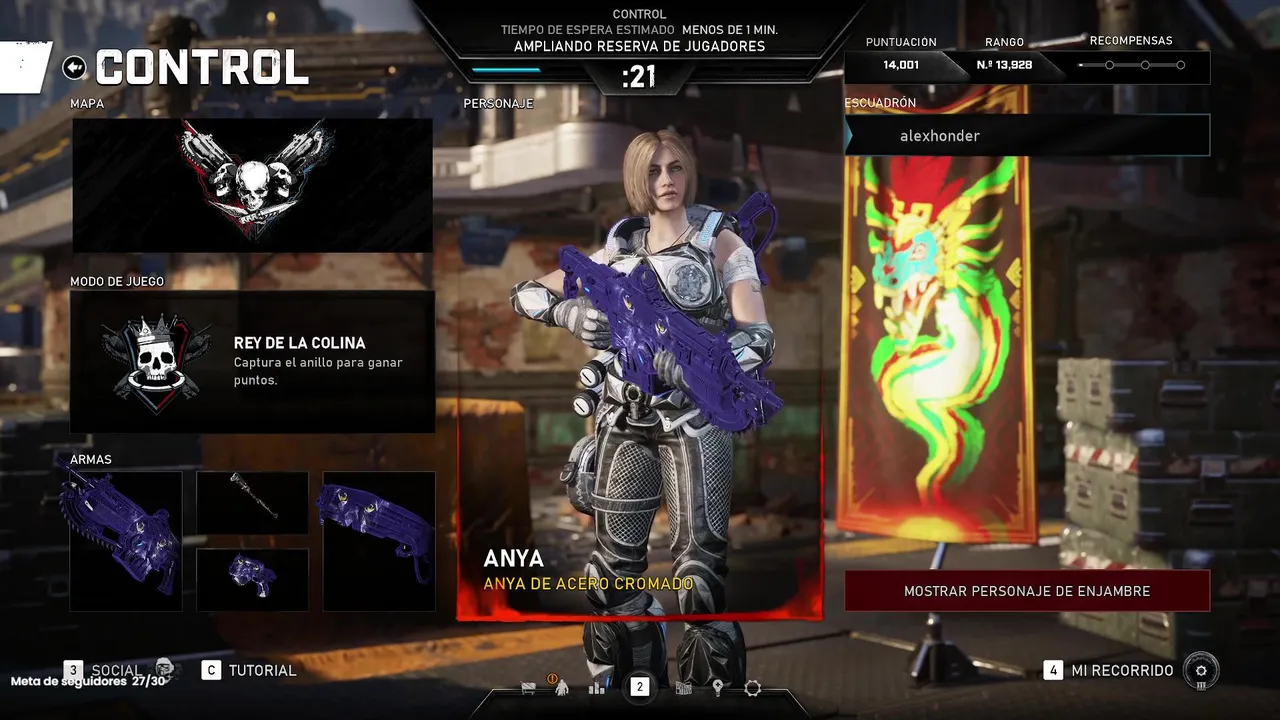The width and height of the screenshot is (1280, 720).
Task: View the stats bar-chart icon
Action: (597, 688)
